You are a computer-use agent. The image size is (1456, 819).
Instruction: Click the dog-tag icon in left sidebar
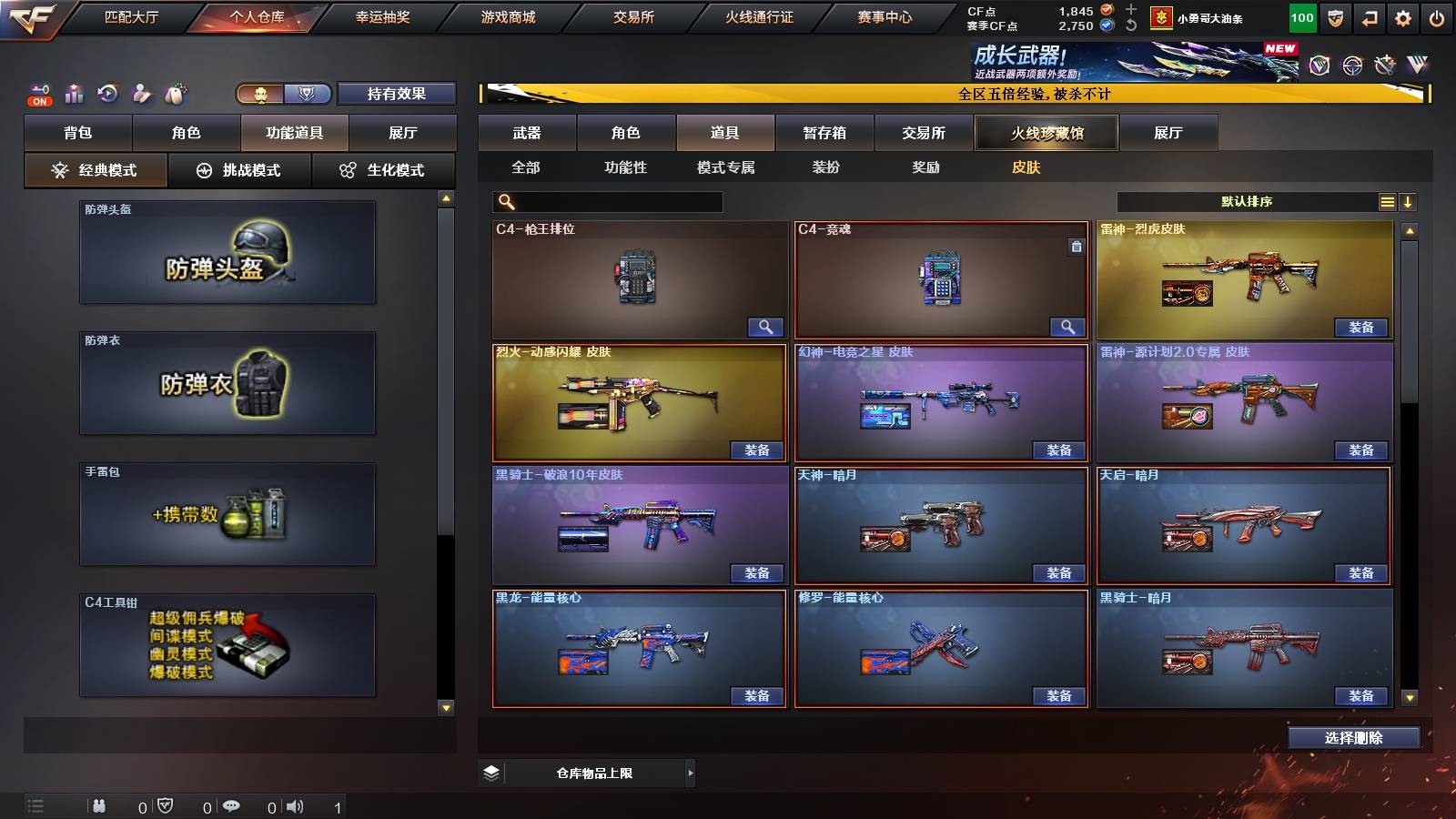click(176, 92)
